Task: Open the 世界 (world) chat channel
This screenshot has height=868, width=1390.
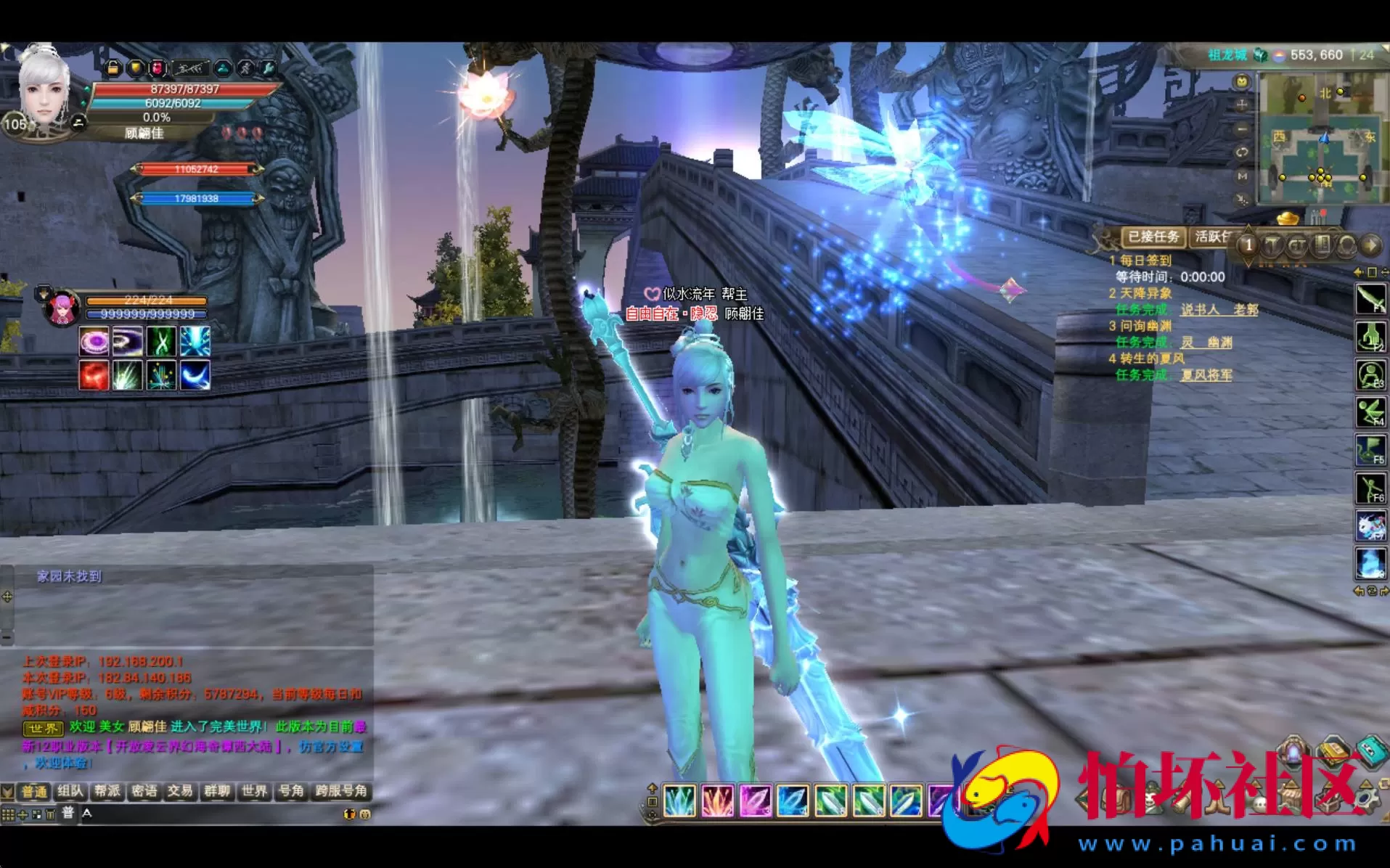Action: coord(254,791)
